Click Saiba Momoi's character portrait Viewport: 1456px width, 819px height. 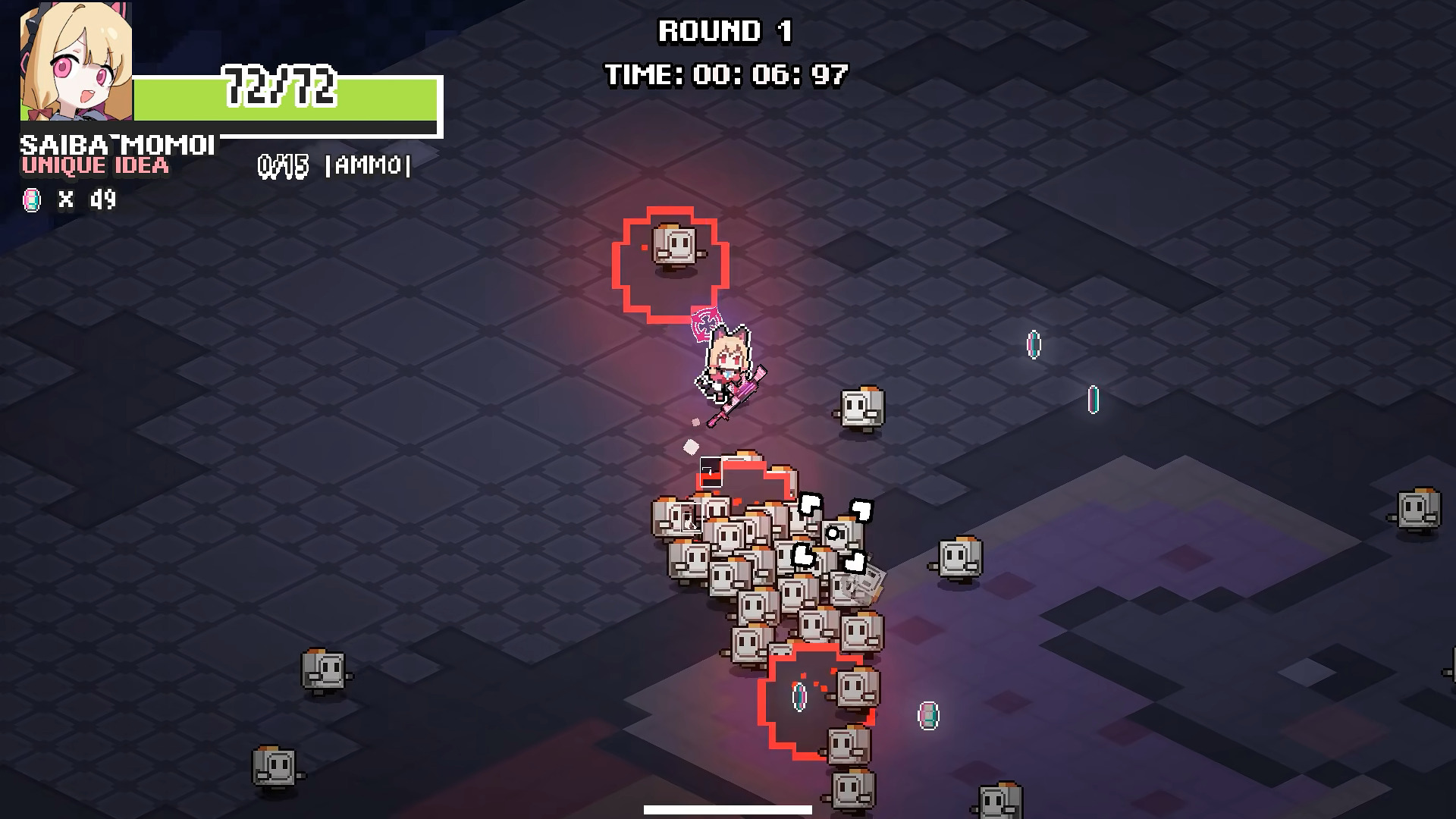pos(76,62)
